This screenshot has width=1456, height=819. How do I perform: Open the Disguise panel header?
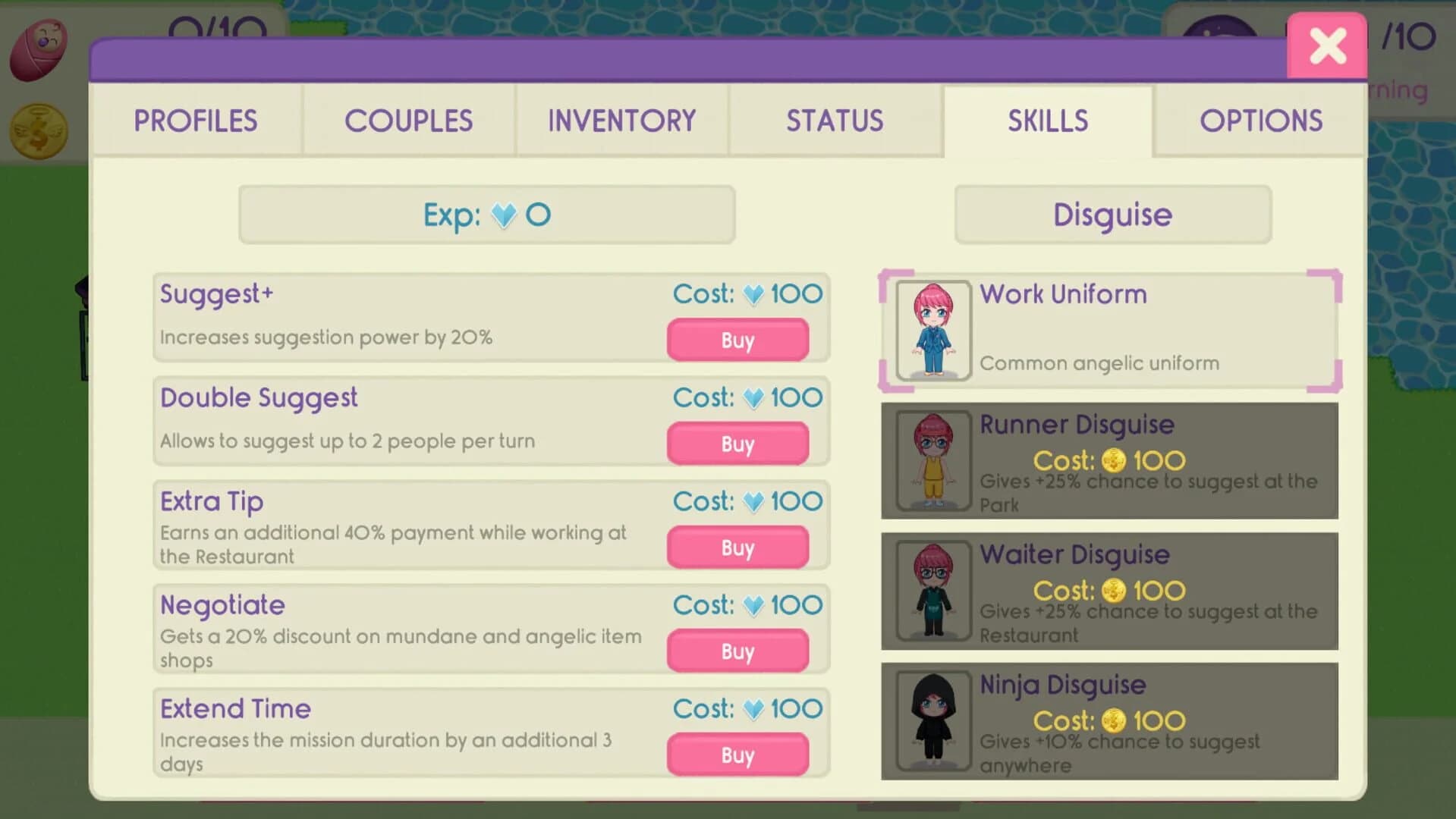[x=1112, y=215]
